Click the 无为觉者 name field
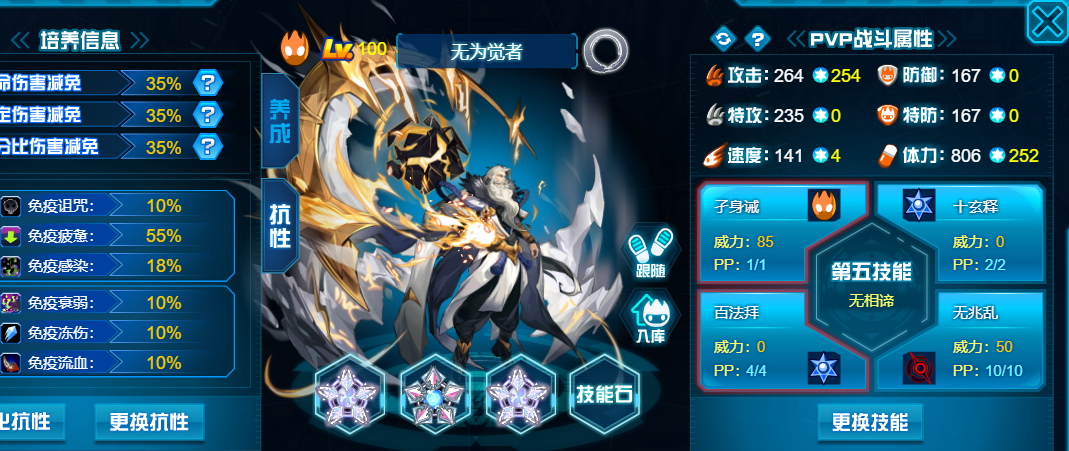 487,50
